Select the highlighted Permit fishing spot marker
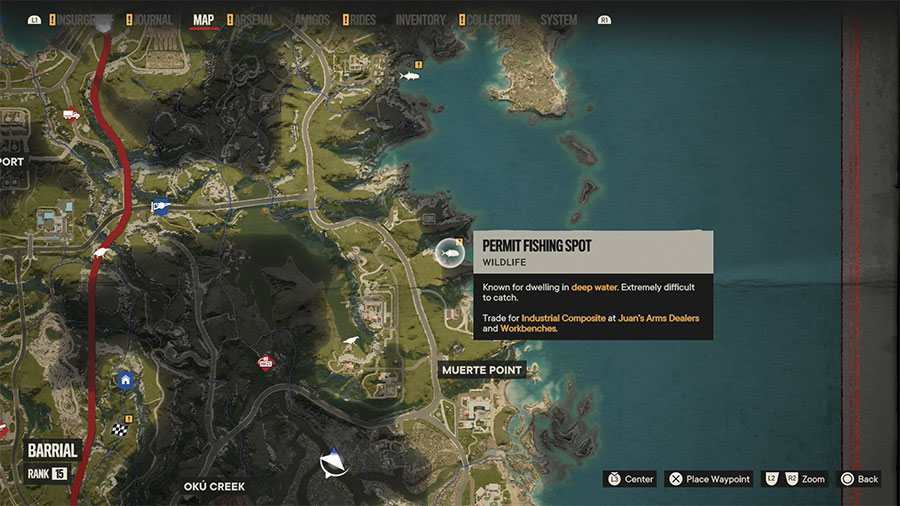 pyautogui.click(x=450, y=254)
